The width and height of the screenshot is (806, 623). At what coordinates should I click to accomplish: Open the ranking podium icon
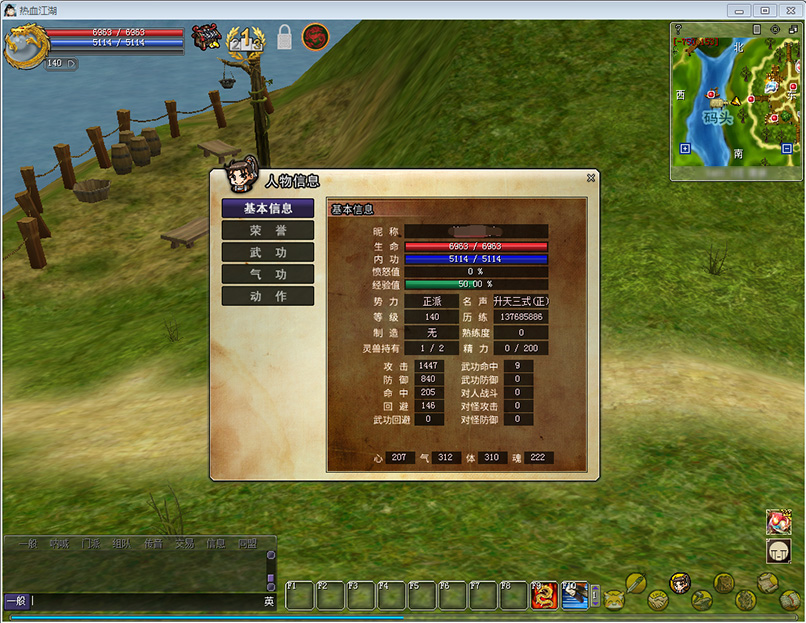[x=245, y=39]
